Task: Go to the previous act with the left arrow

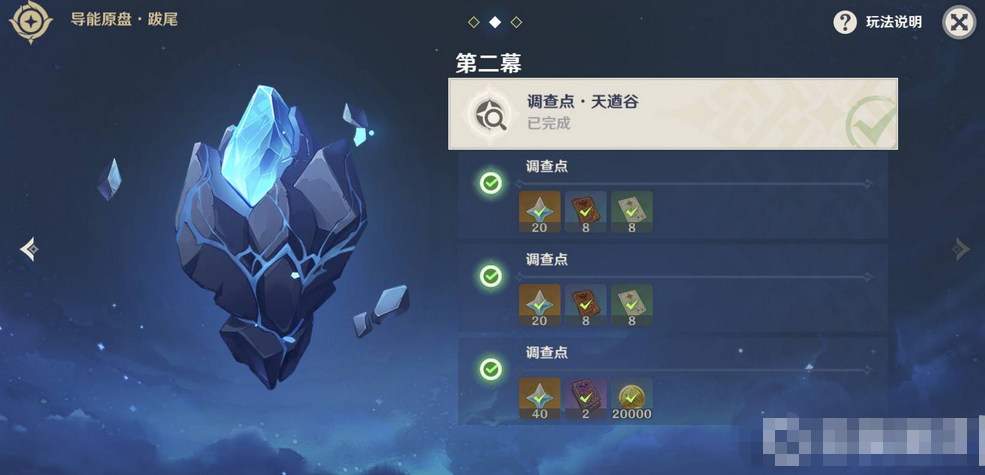Action: [28, 249]
